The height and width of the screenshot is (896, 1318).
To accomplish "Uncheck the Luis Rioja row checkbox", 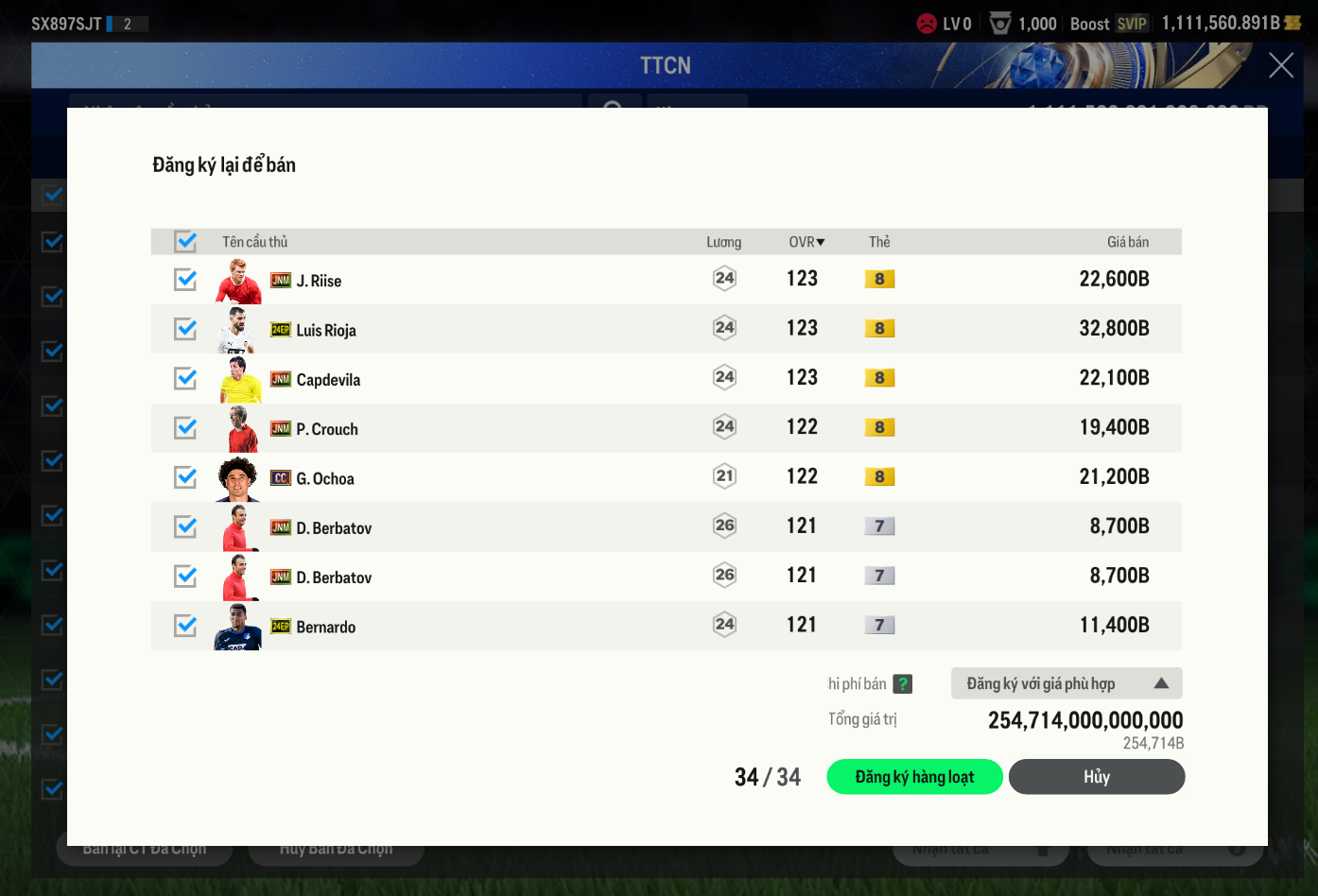I will pos(185,329).
